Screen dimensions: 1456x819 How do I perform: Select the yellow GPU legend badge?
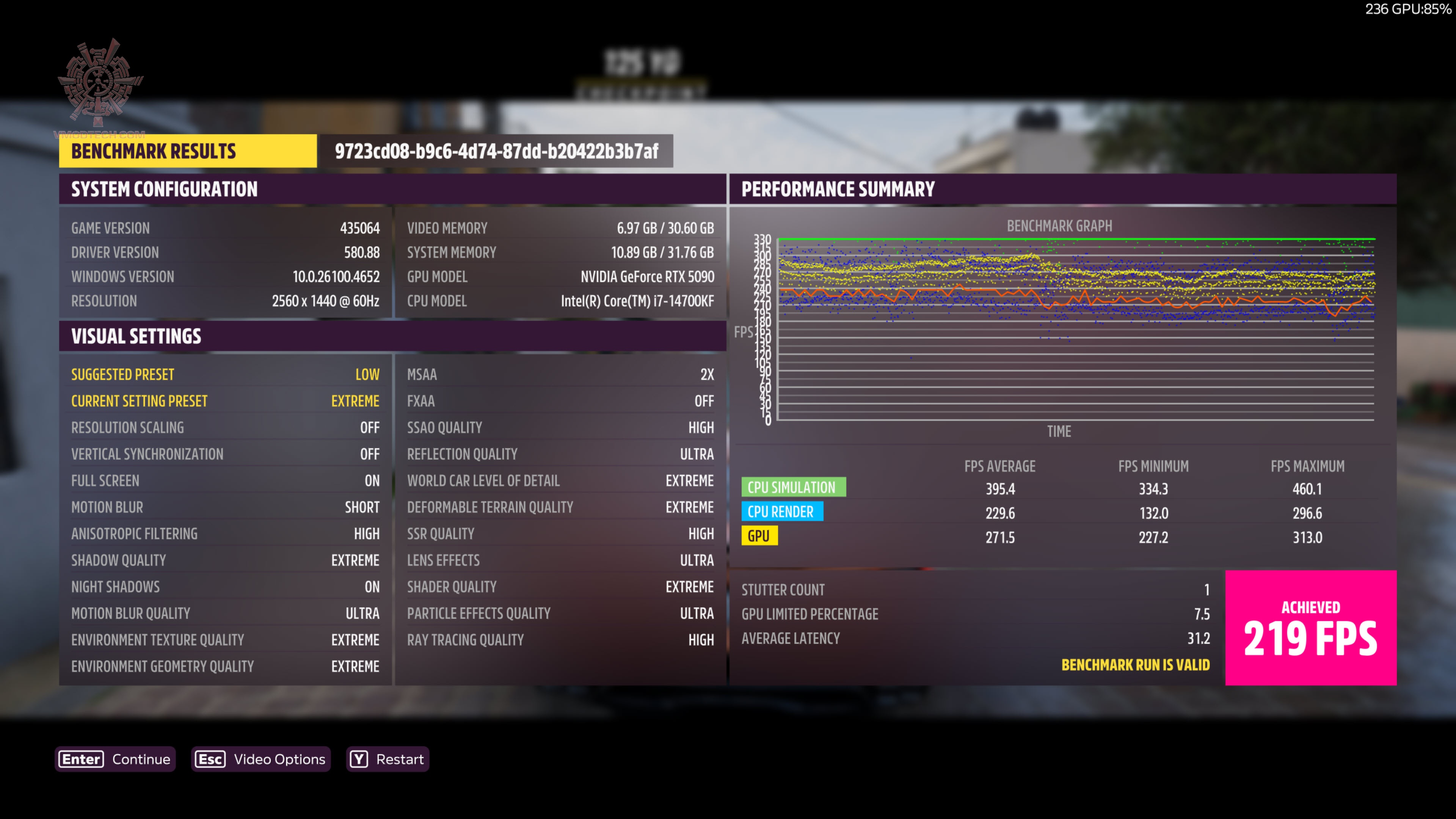coord(759,536)
